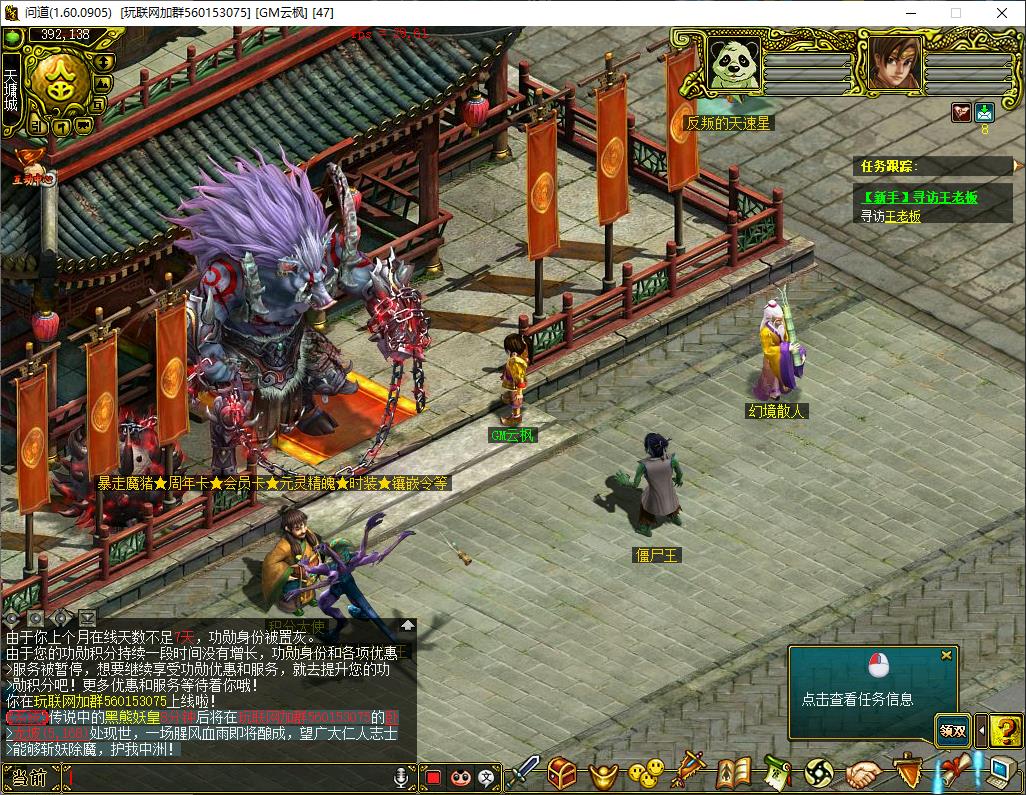Image resolution: width=1026 pixels, height=795 pixels.
Task: Open the green scroll icon
Action: (777, 773)
